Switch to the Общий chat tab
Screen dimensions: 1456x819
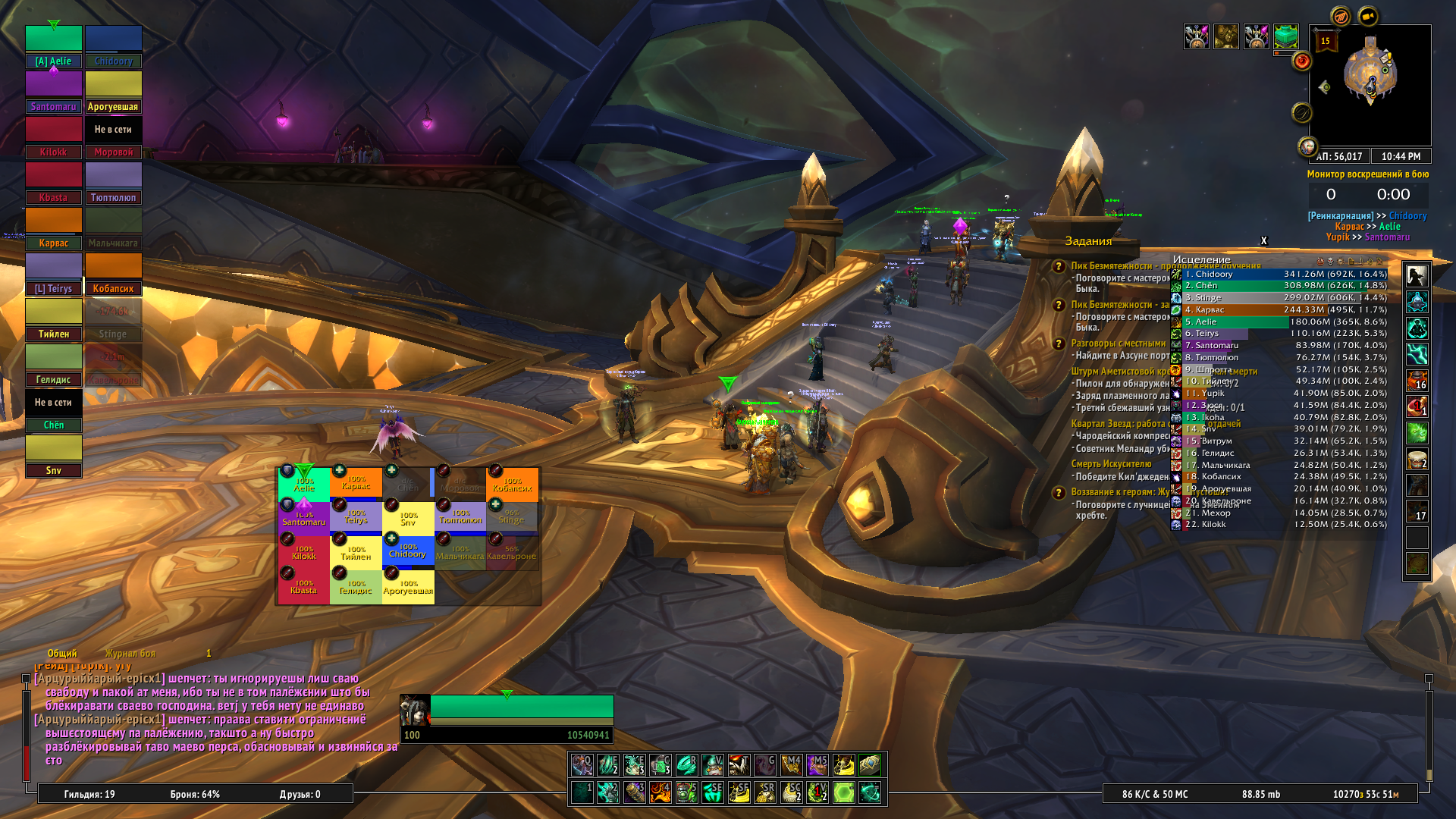(x=62, y=653)
